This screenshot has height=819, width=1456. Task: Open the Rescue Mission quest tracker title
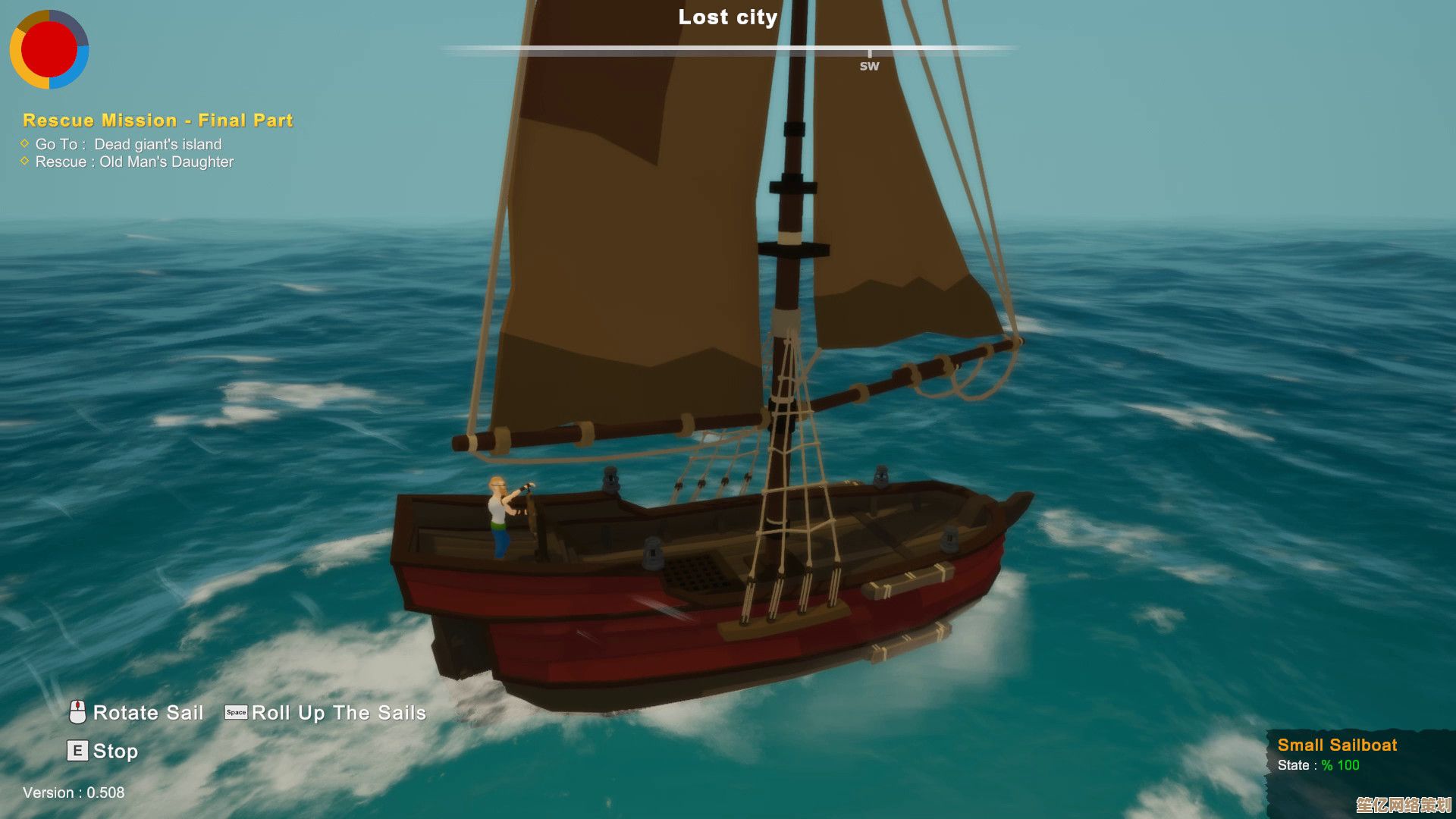158,121
